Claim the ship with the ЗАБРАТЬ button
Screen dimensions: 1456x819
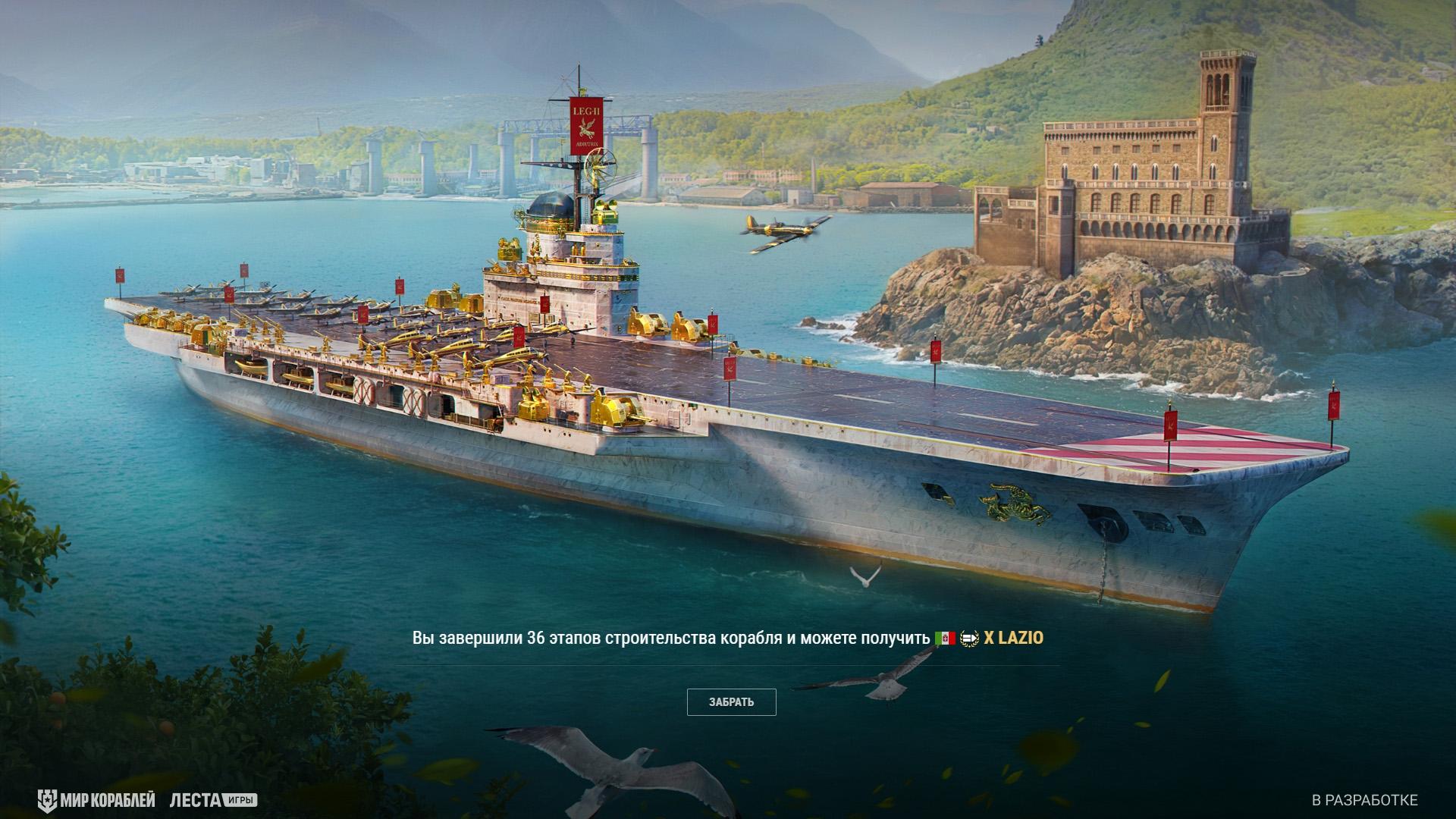(x=731, y=702)
